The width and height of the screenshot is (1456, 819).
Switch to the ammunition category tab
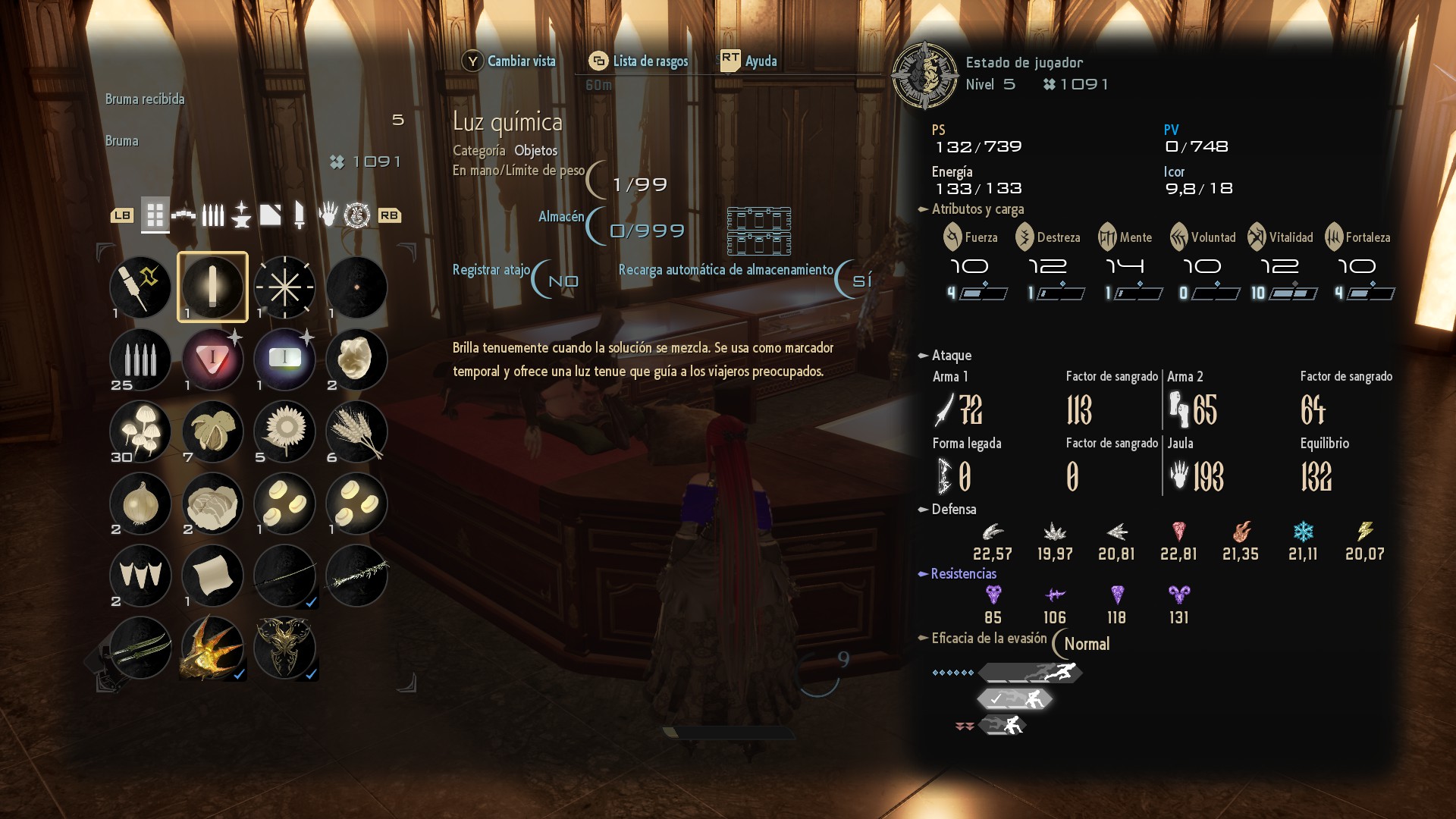point(213,215)
